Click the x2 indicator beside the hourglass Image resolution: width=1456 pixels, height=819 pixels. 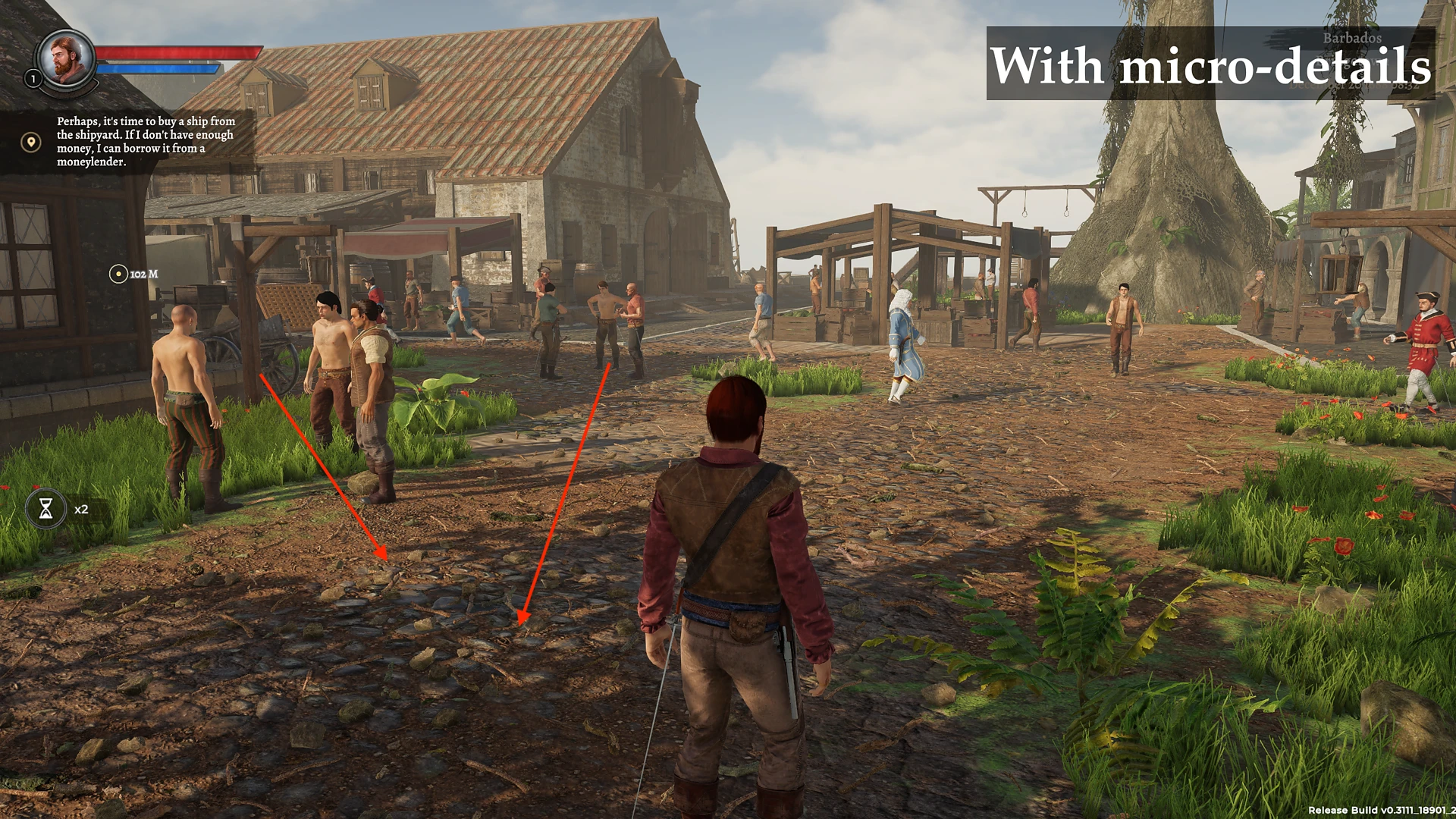tap(80, 509)
